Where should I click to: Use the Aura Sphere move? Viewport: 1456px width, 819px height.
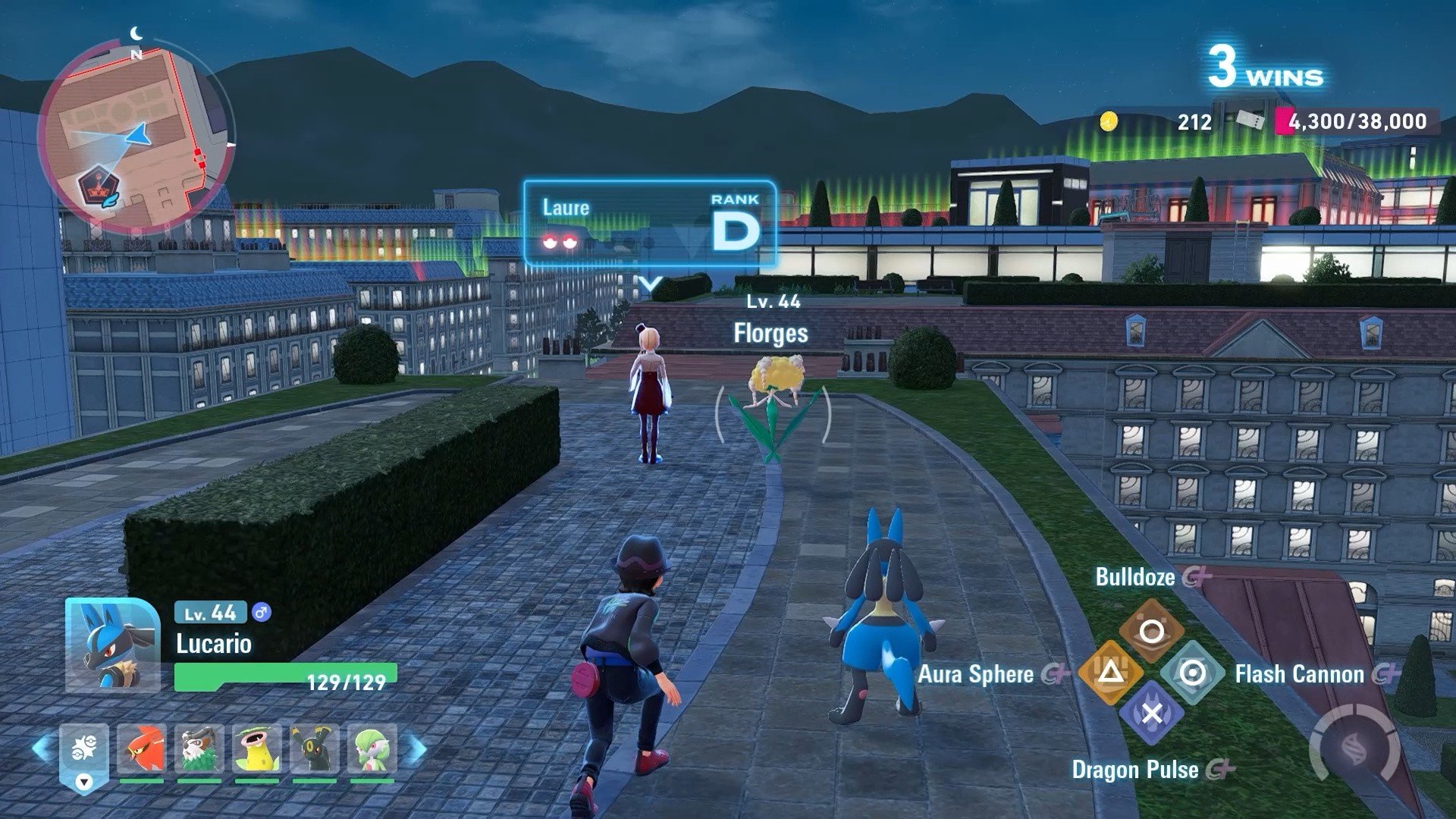(x=1110, y=672)
